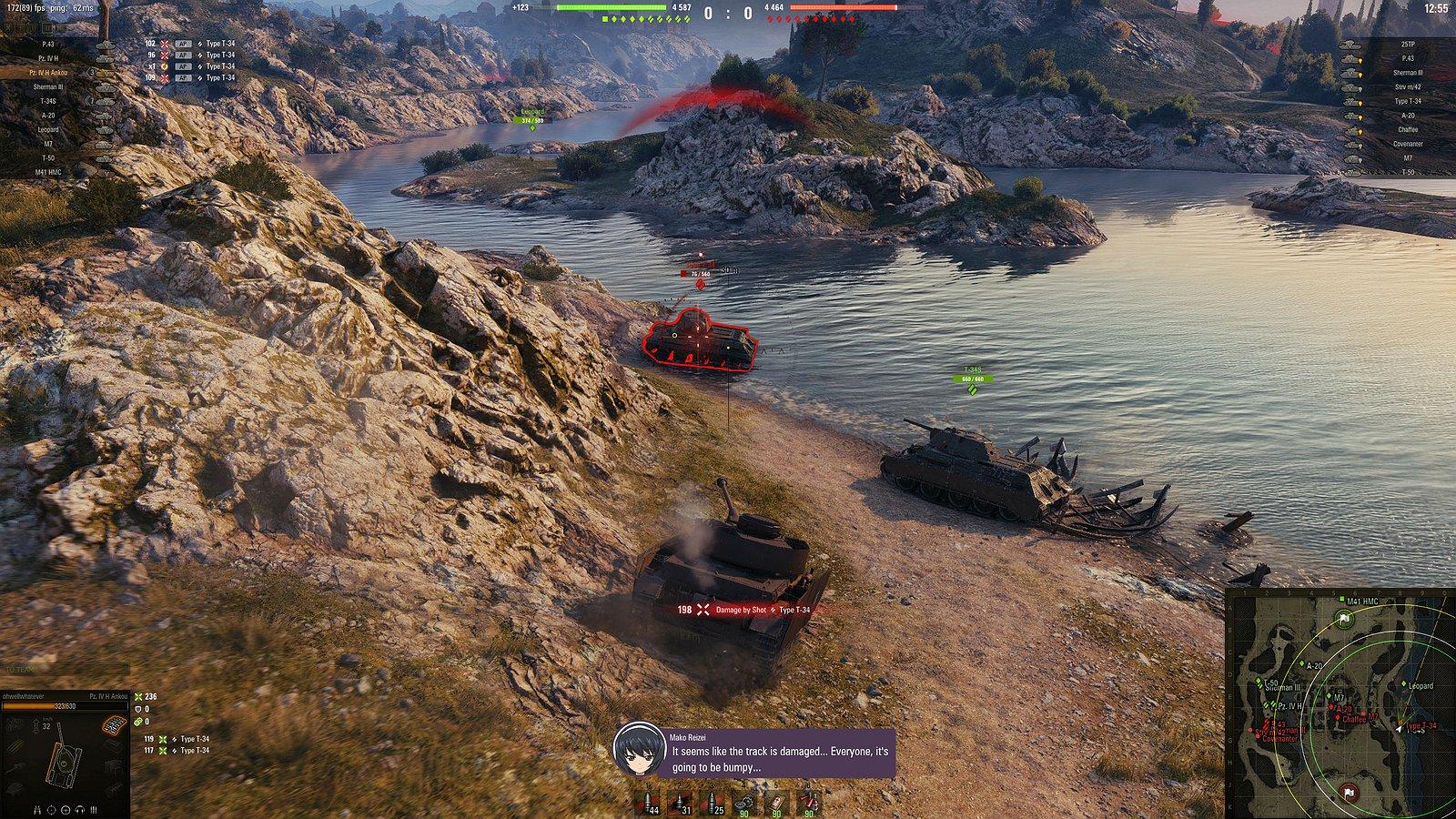The height and width of the screenshot is (819, 1456).
Task: Pick Covenanter from the enemy roster
Action: [1408, 144]
